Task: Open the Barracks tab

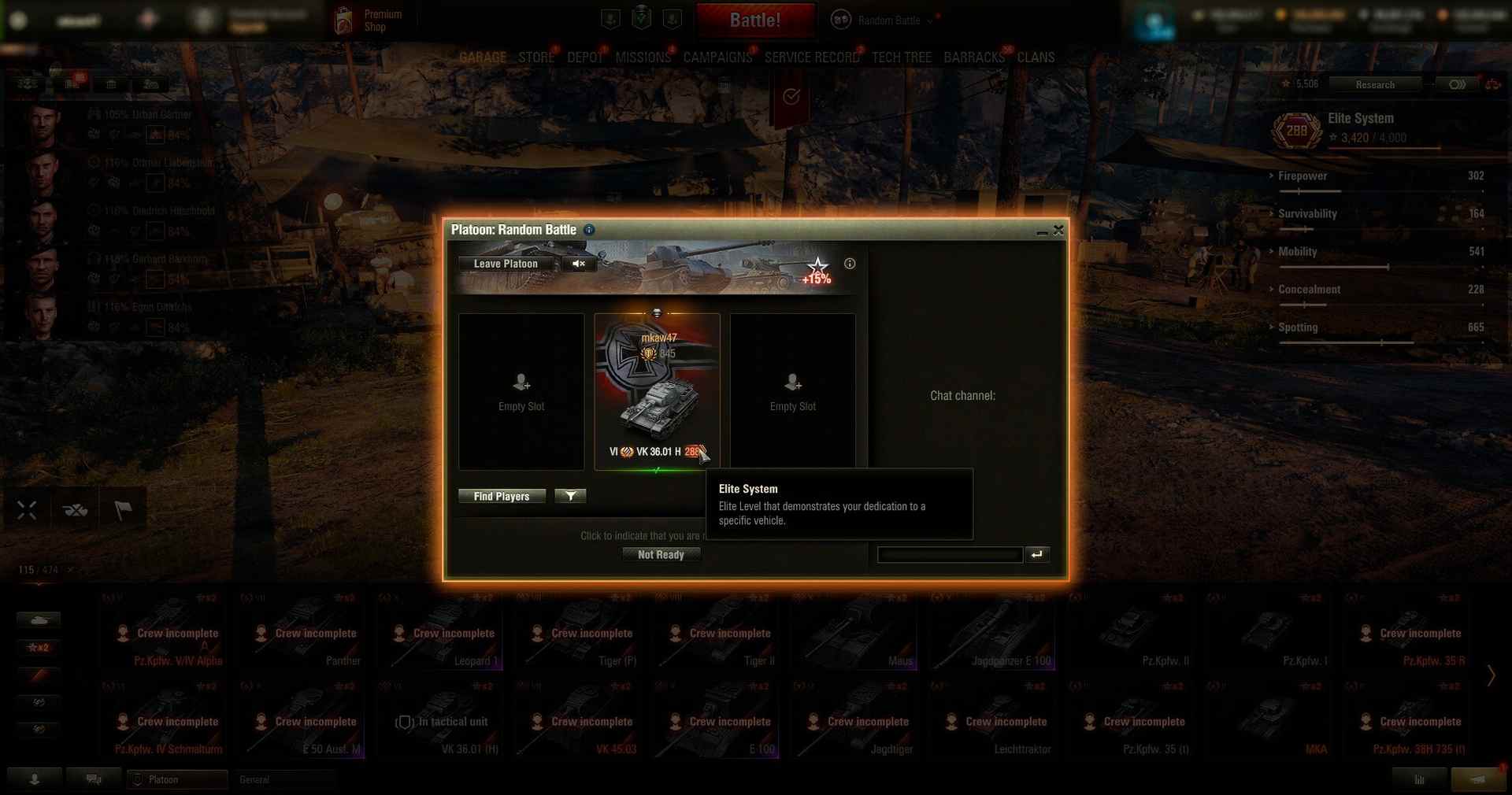Action: tap(974, 57)
